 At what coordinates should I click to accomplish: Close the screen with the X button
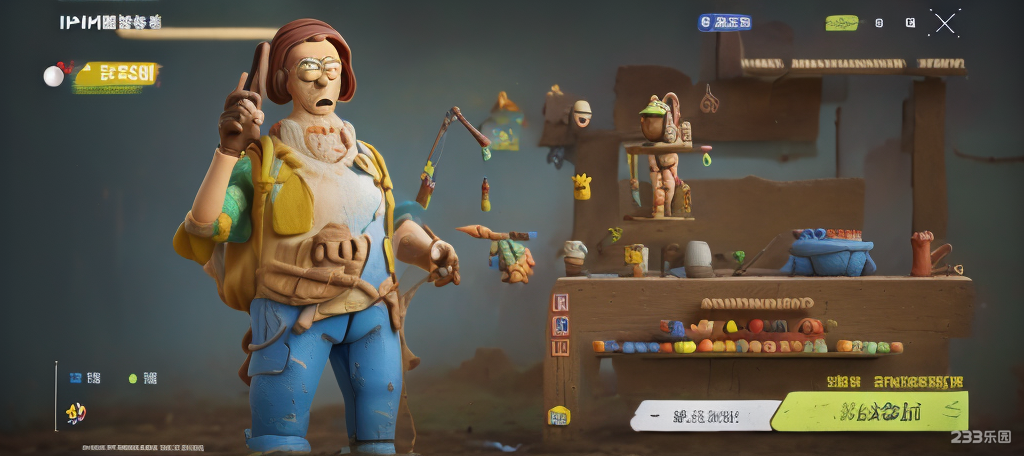(x=944, y=23)
